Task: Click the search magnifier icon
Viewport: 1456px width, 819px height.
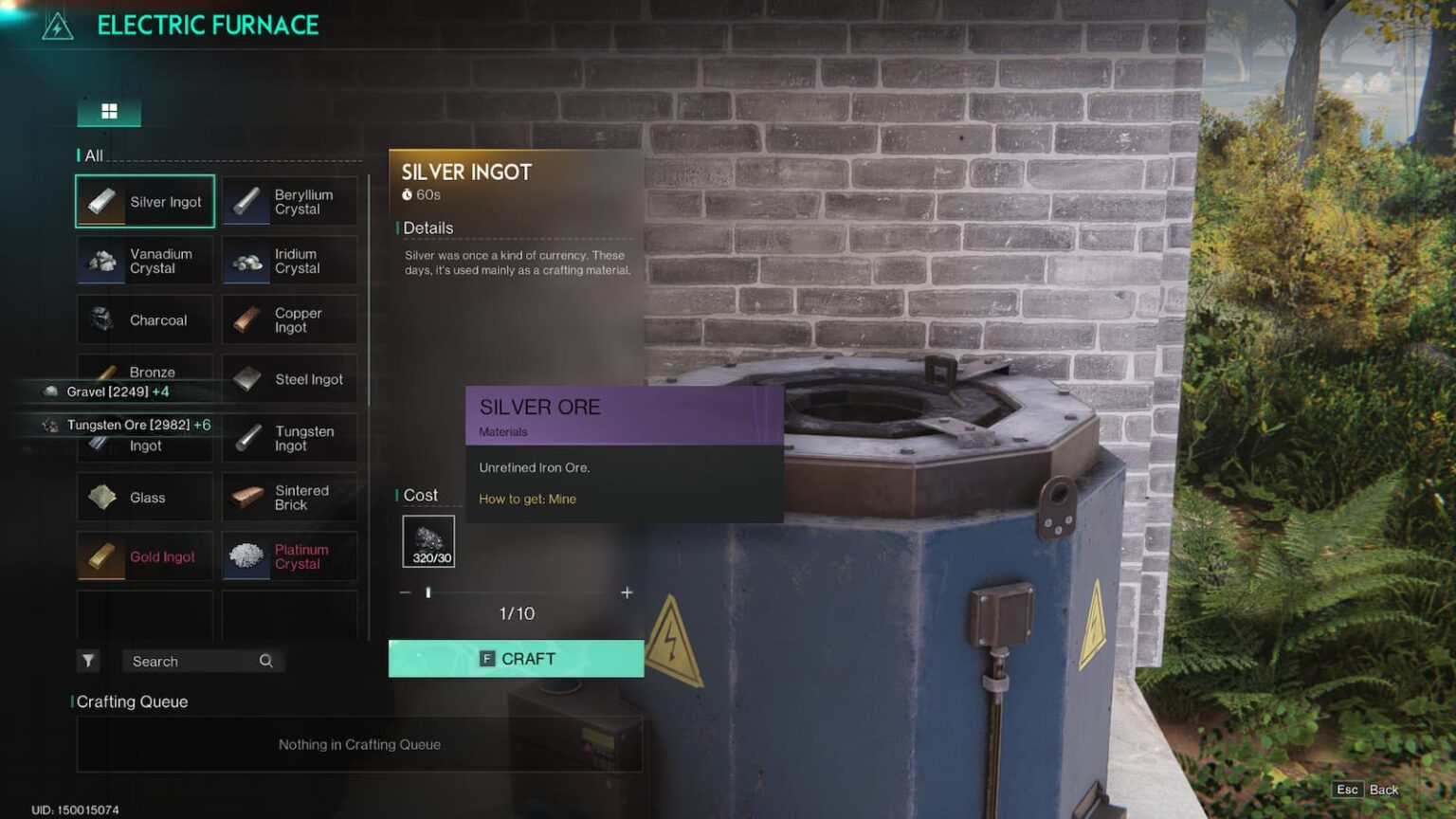Action: (x=266, y=661)
